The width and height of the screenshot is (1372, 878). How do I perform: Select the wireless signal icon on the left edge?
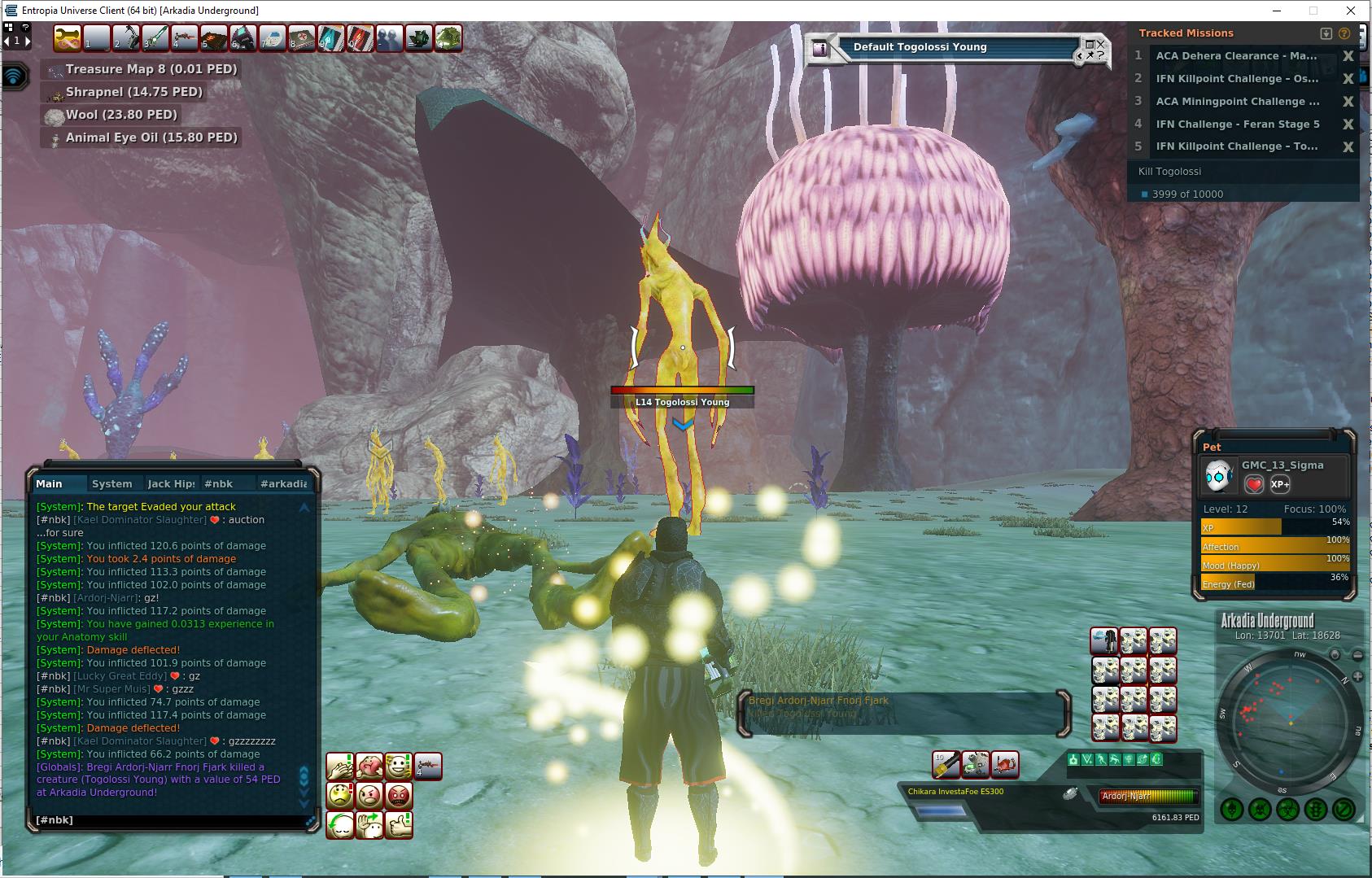(15, 77)
